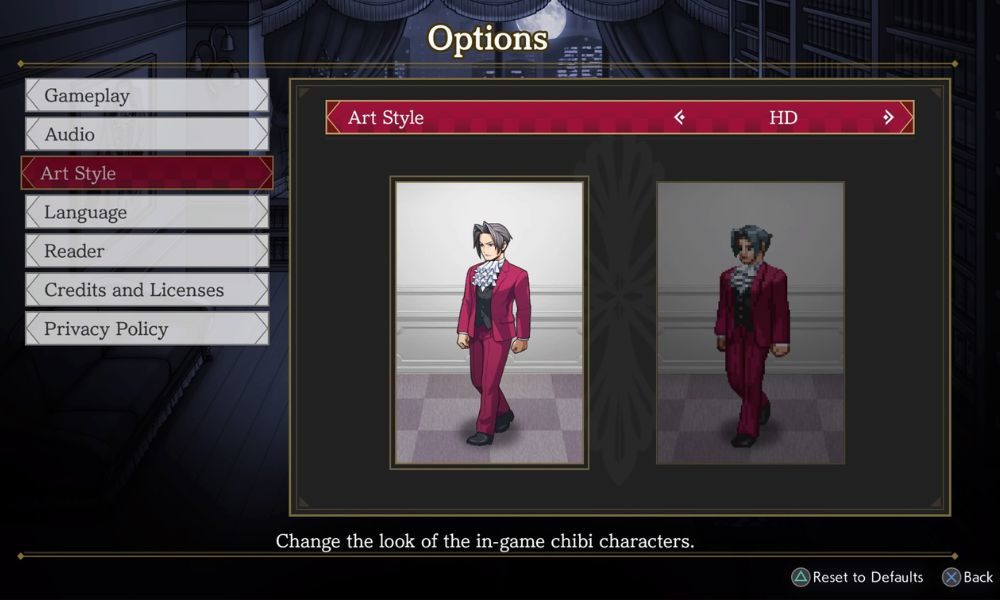Reset options to defaults

(857, 577)
